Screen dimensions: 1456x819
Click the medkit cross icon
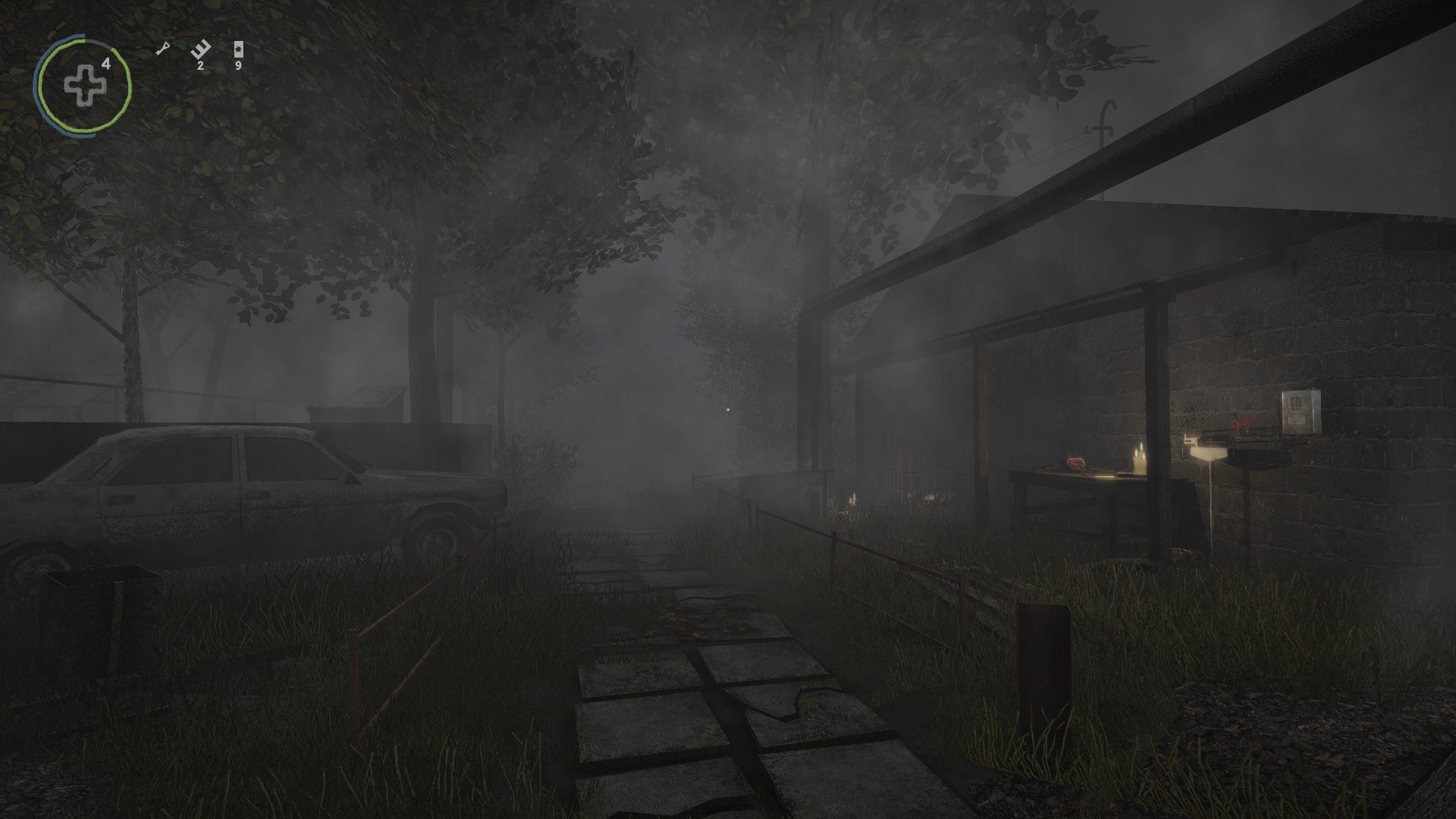point(84,84)
